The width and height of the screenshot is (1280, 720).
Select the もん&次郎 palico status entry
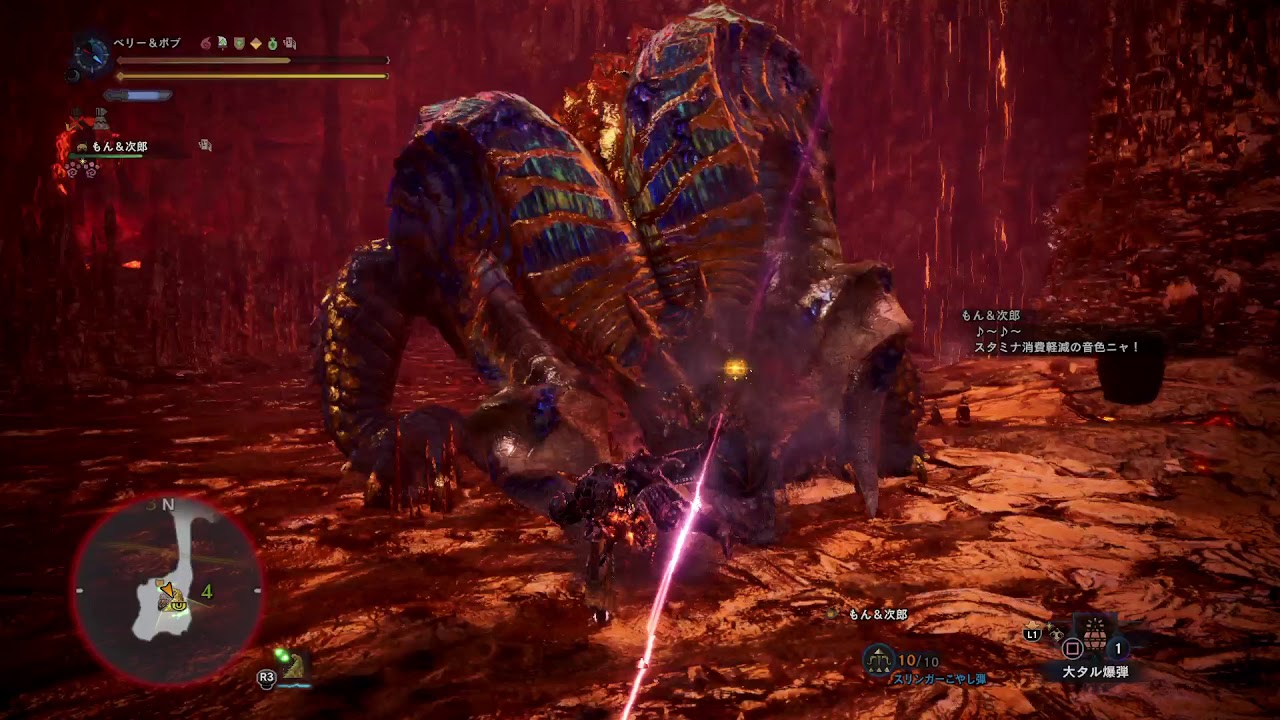[120, 147]
